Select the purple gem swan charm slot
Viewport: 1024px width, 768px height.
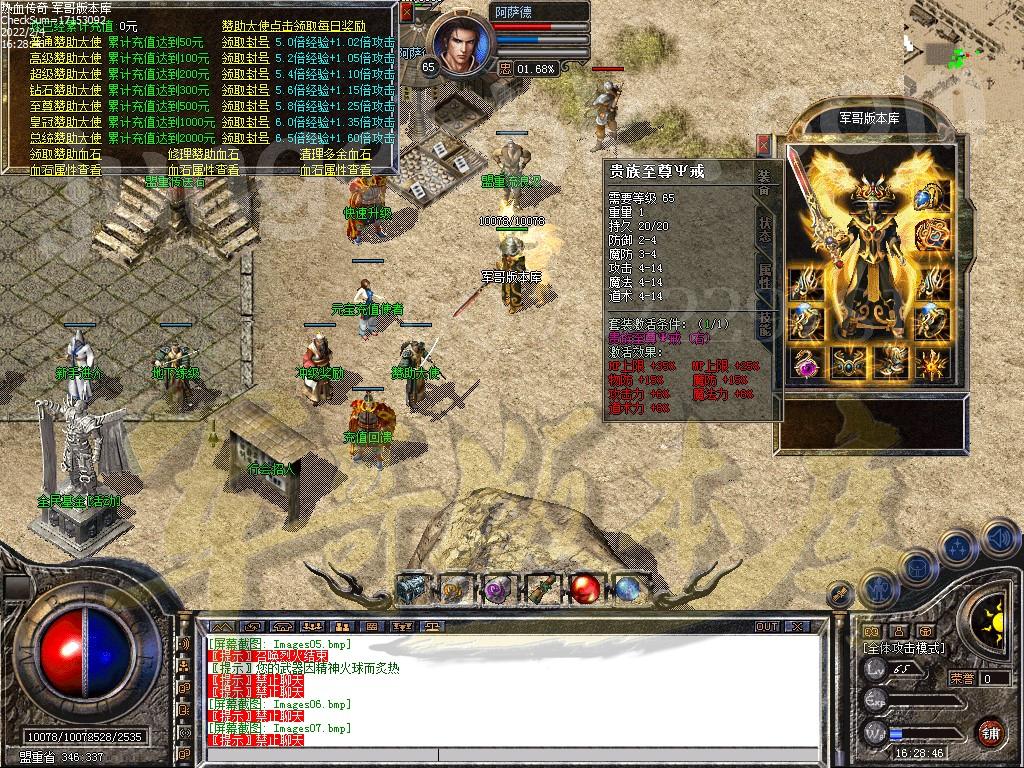pyautogui.click(x=806, y=366)
